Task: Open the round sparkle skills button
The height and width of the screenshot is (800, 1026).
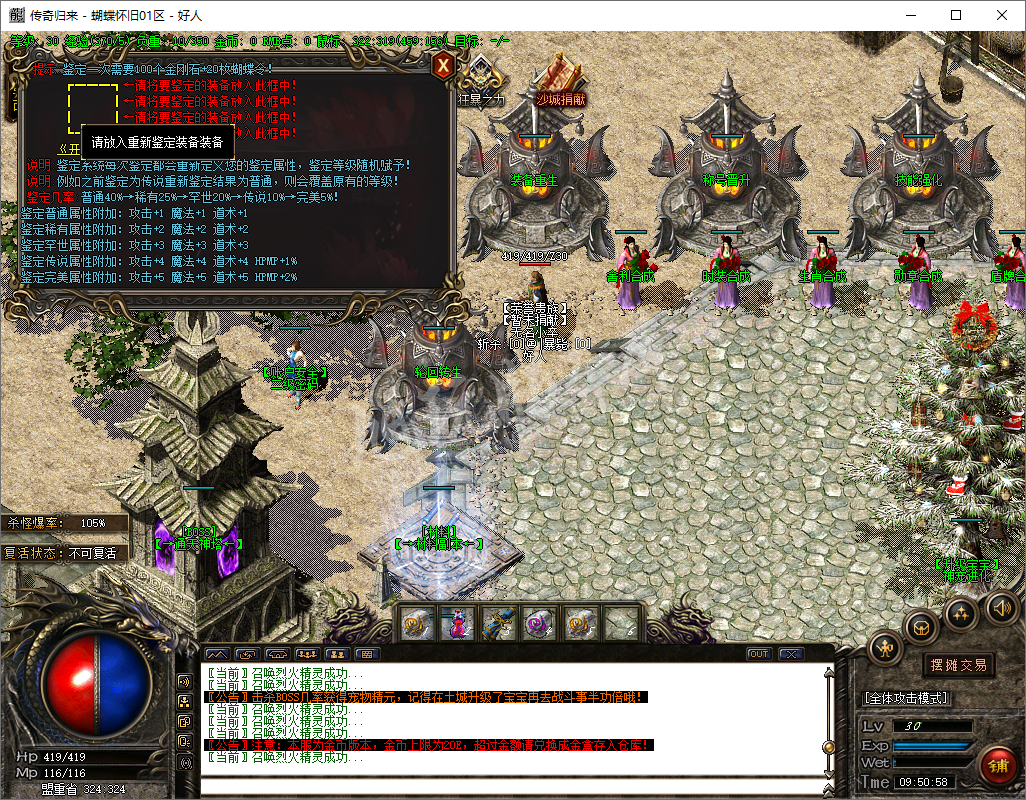Action: click(x=961, y=612)
